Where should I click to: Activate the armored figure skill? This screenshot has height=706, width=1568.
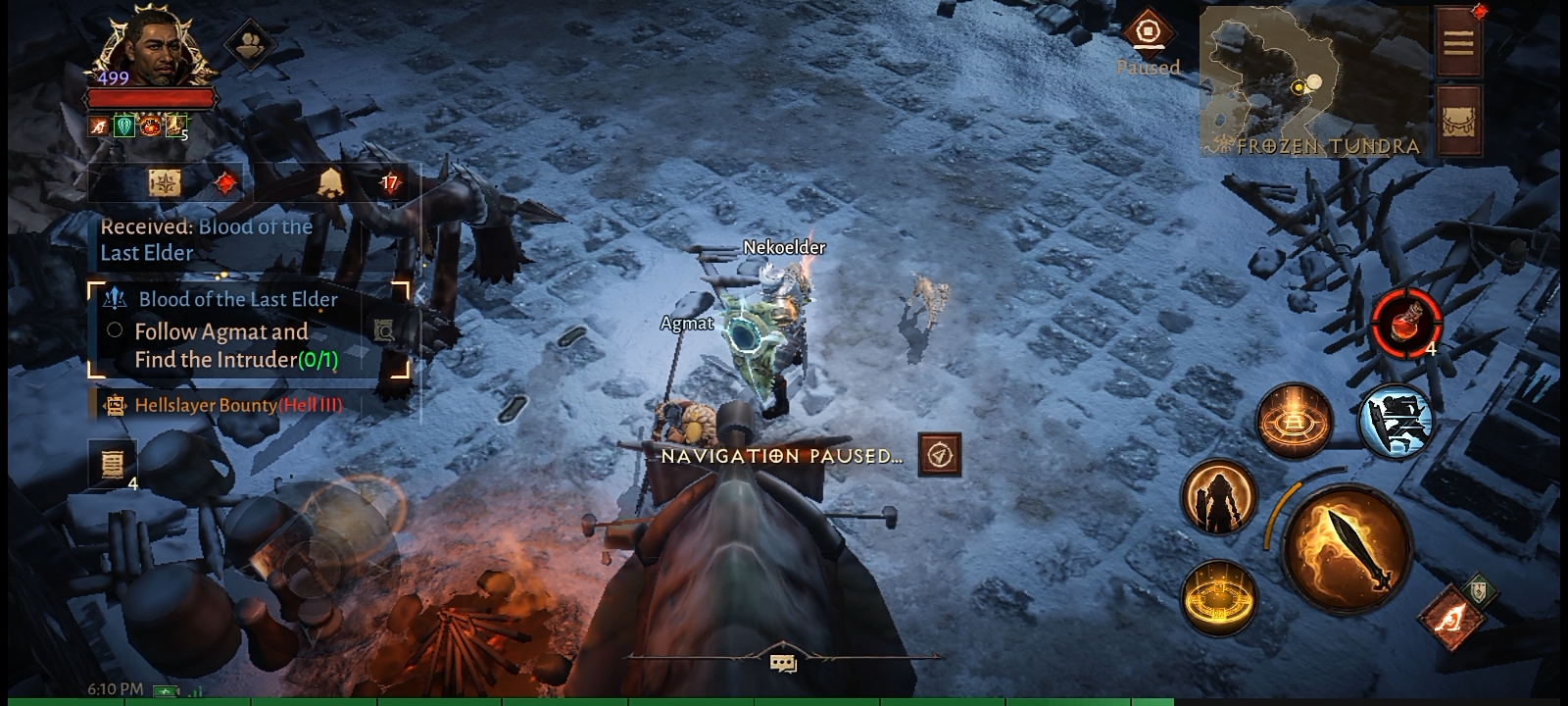pos(1219,497)
